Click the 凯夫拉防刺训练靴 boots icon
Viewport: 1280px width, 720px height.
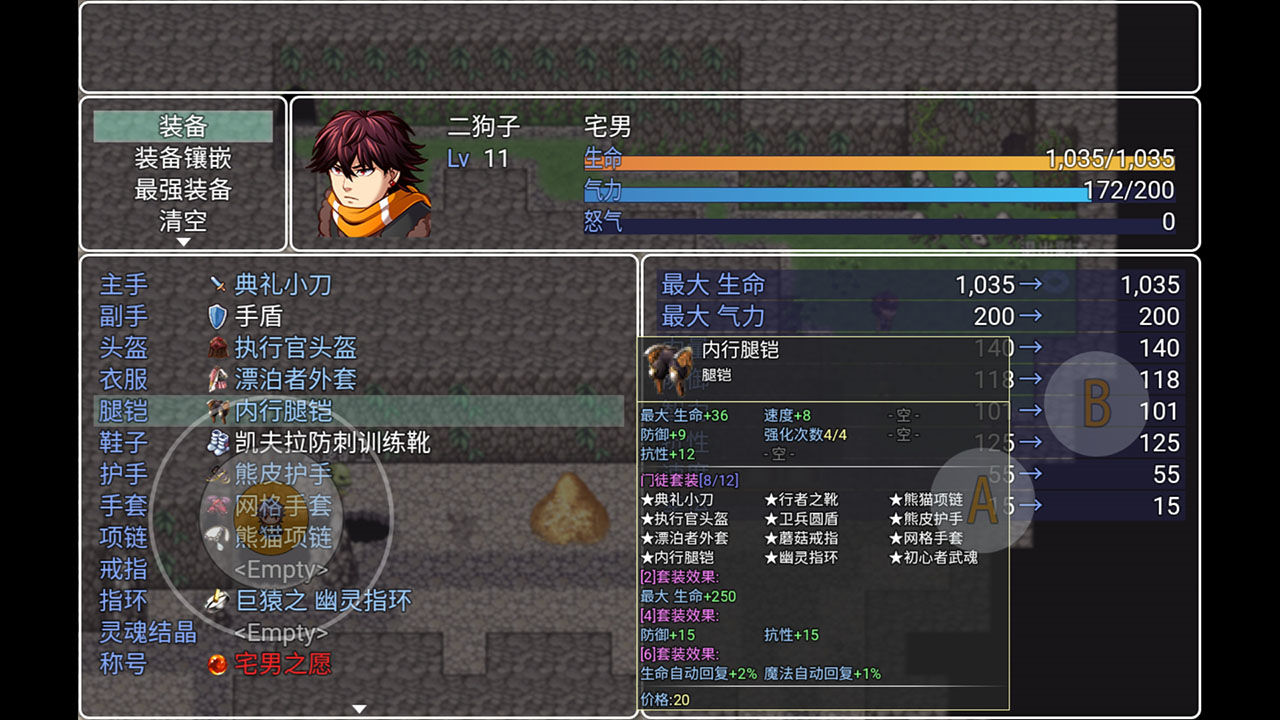(x=216, y=442)
